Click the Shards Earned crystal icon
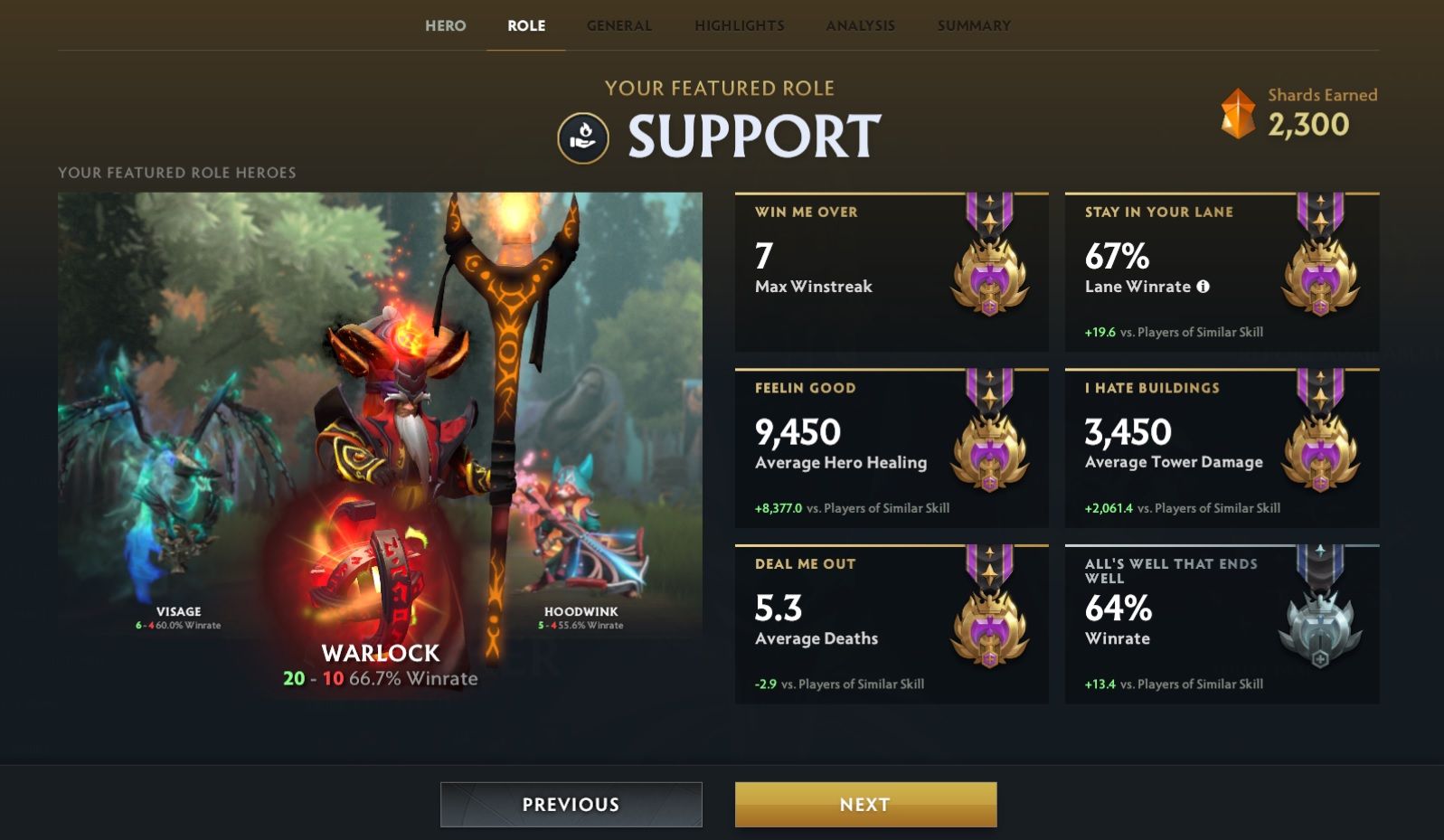 click(1237, 112)
